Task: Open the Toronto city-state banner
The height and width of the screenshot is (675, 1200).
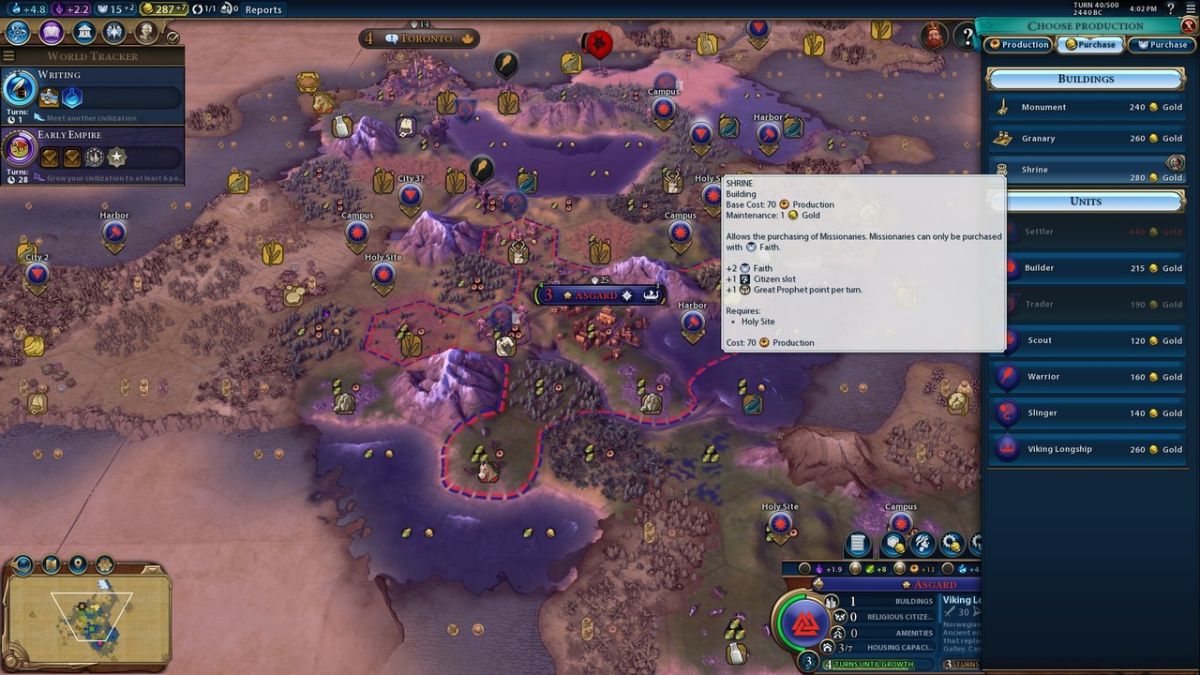Action: tap(419, 39)
